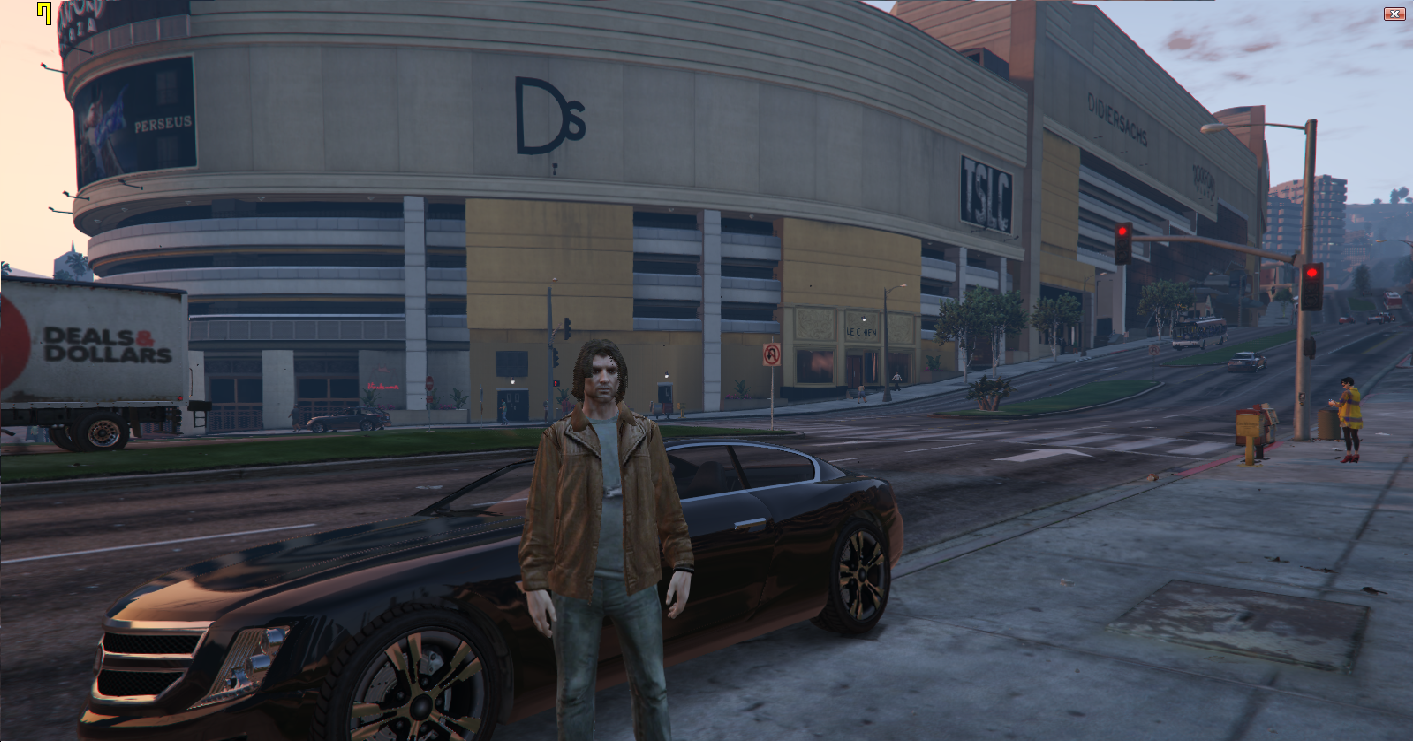
Task: Close the window with the red X button
Action: pos(1394,13)
